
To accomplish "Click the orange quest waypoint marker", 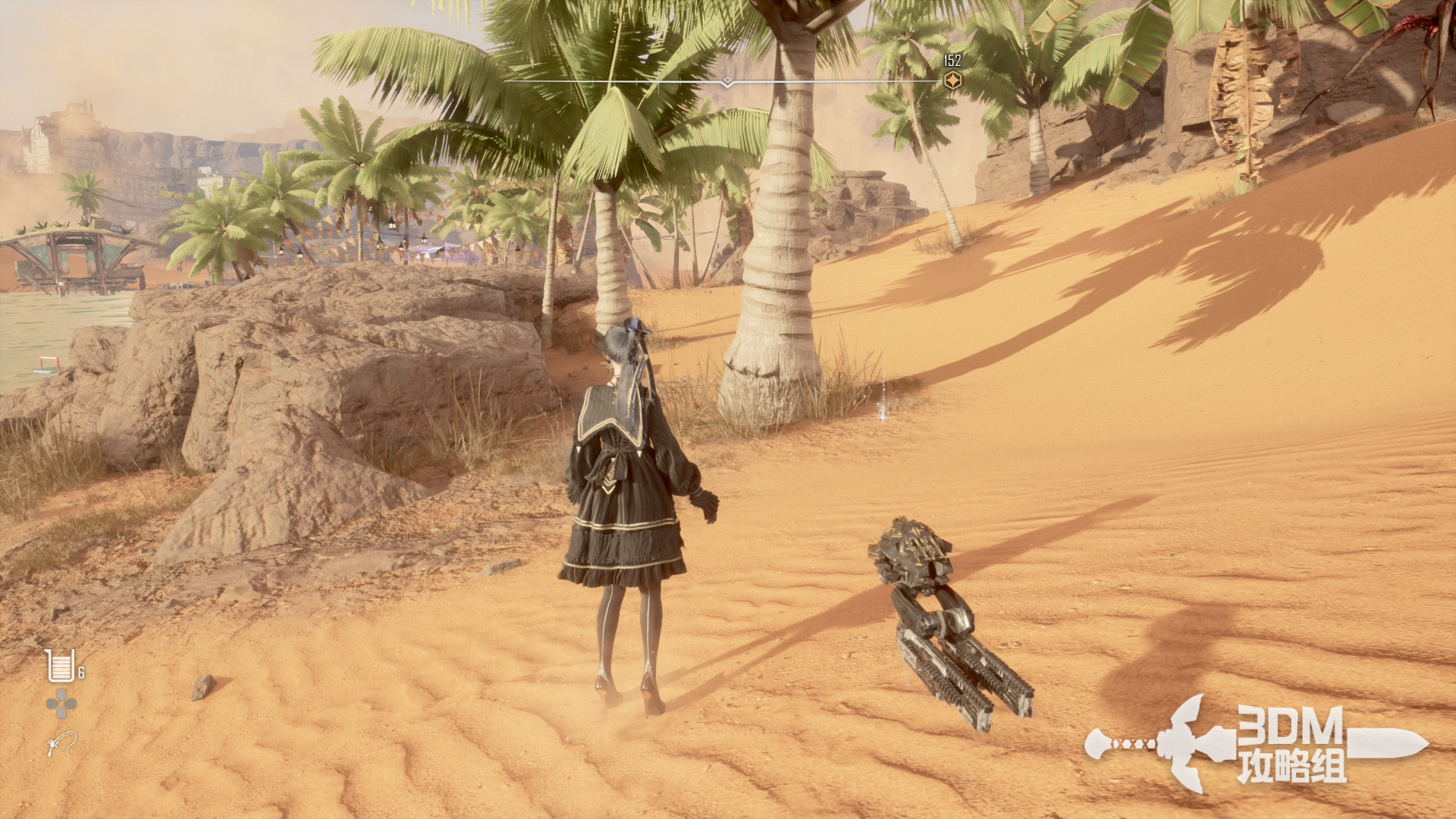I will pos(952,80).
